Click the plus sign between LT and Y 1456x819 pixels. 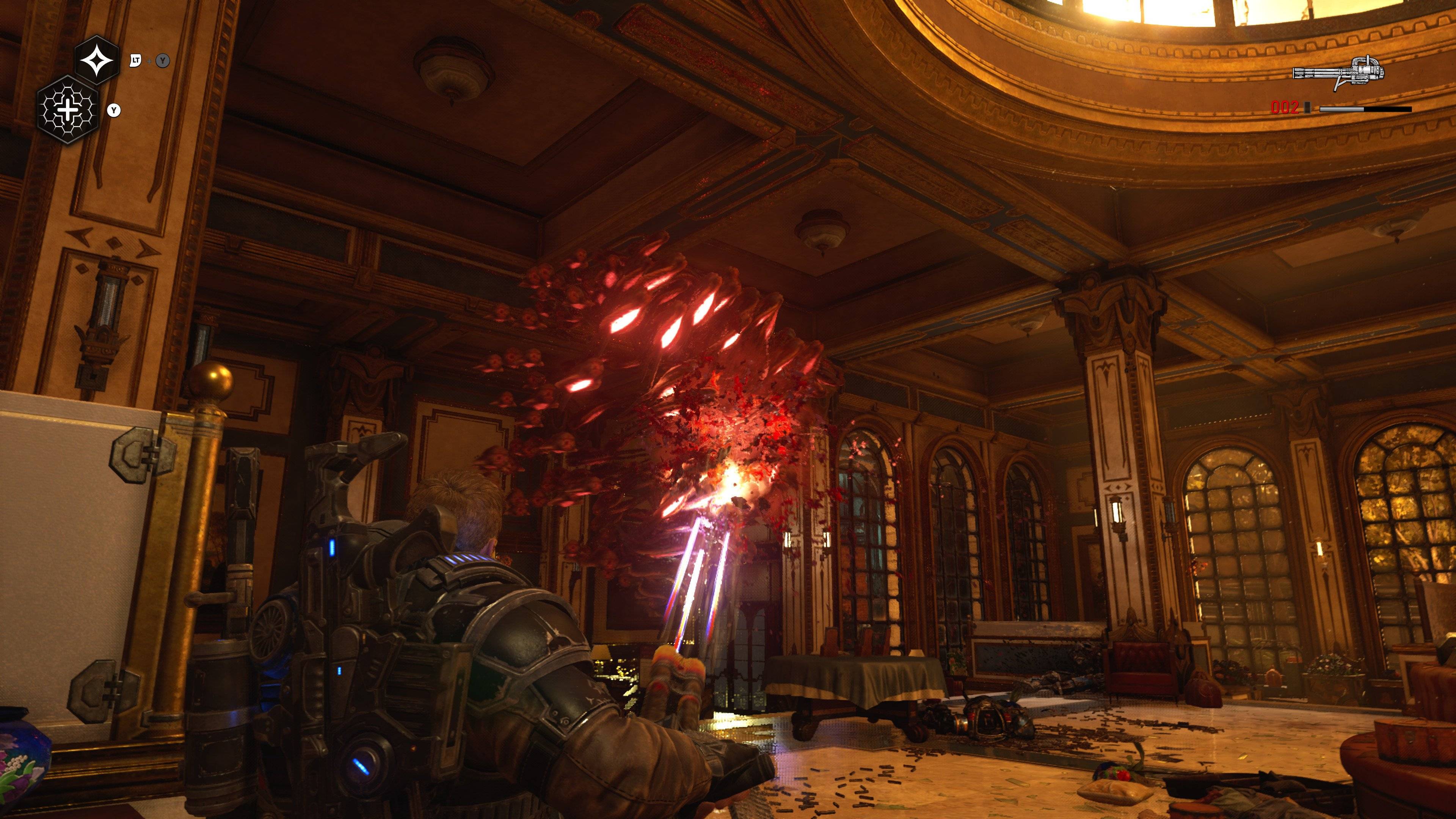point(149,61)
